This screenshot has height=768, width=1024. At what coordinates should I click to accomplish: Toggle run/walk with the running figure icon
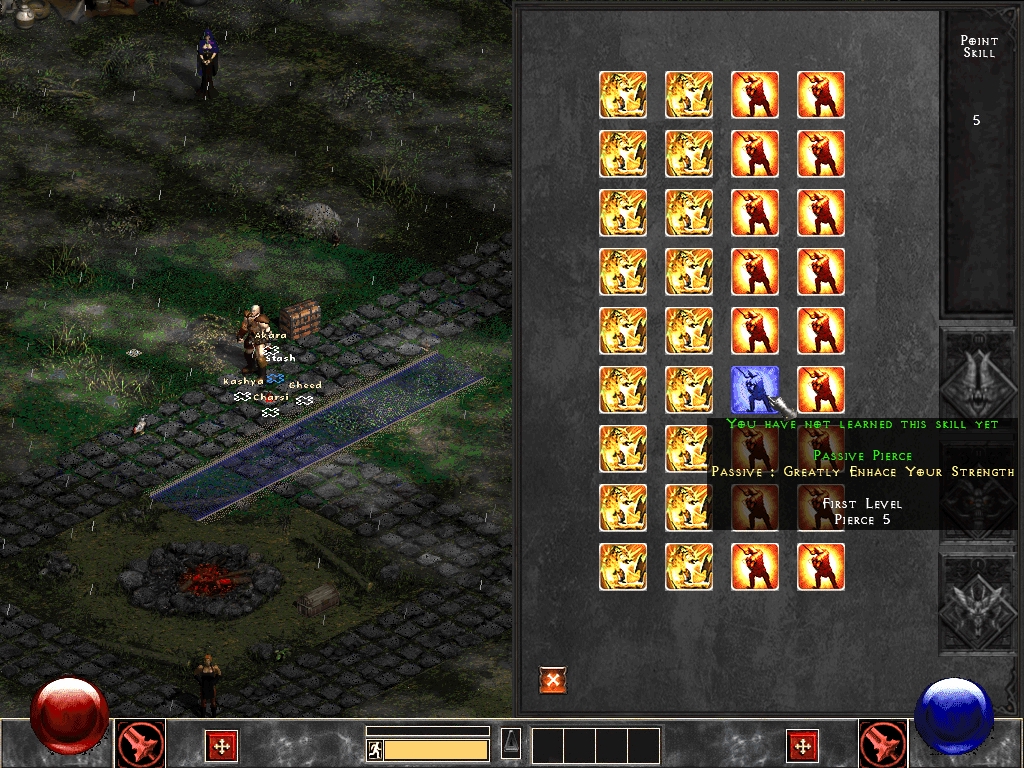(x=375, y=750)
